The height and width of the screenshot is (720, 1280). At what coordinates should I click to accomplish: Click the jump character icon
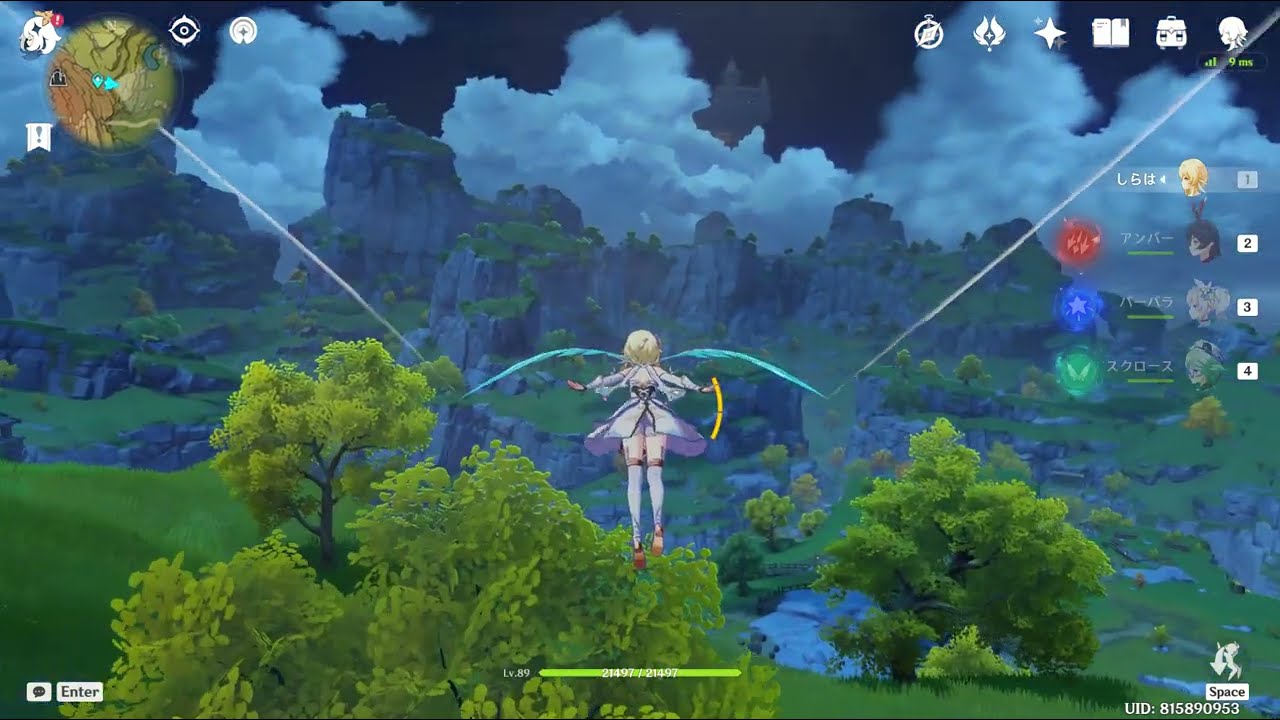tap(1226, 662)
